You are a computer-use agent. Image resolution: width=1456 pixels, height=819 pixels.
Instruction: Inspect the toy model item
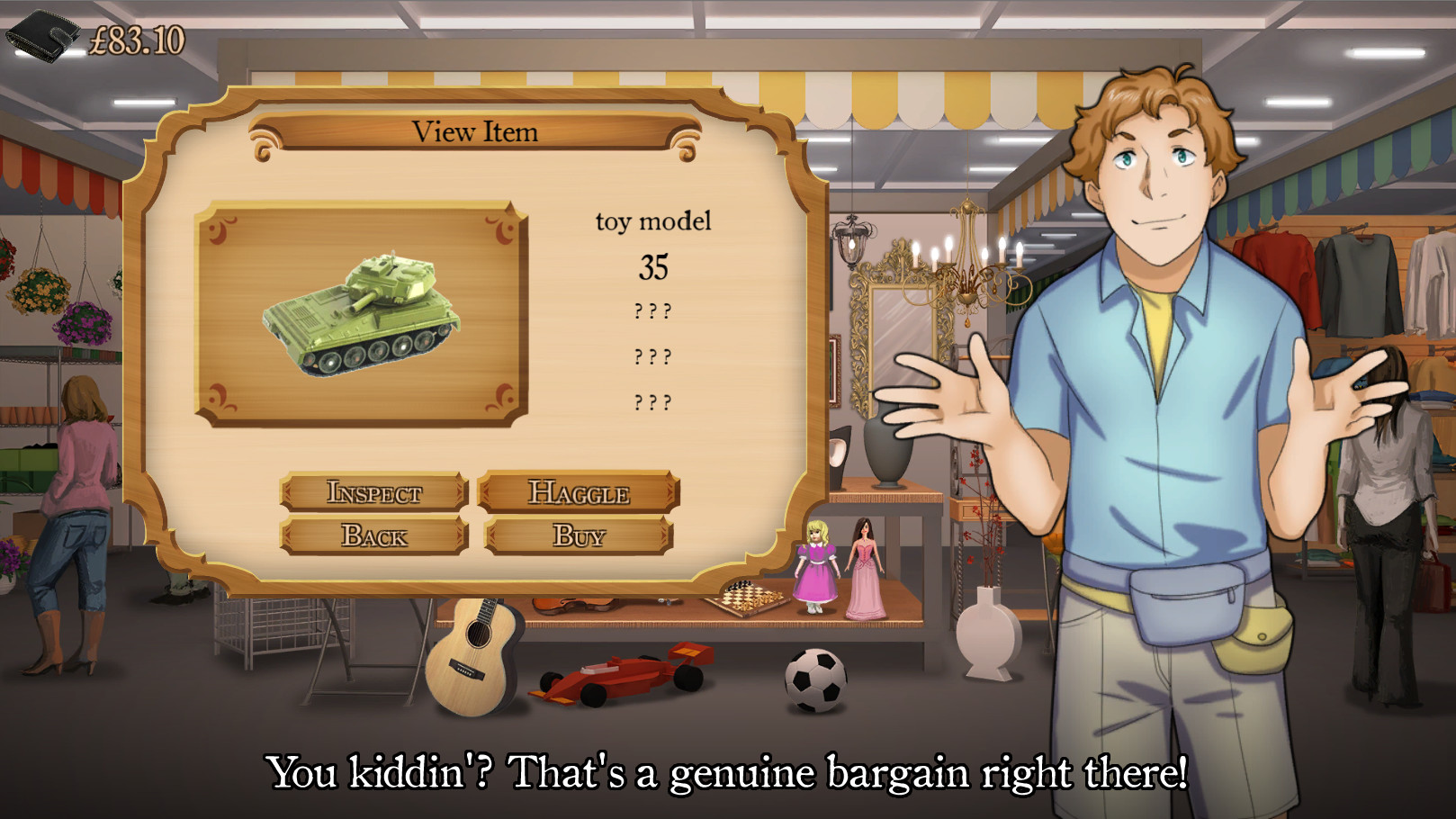click(373, 492)
